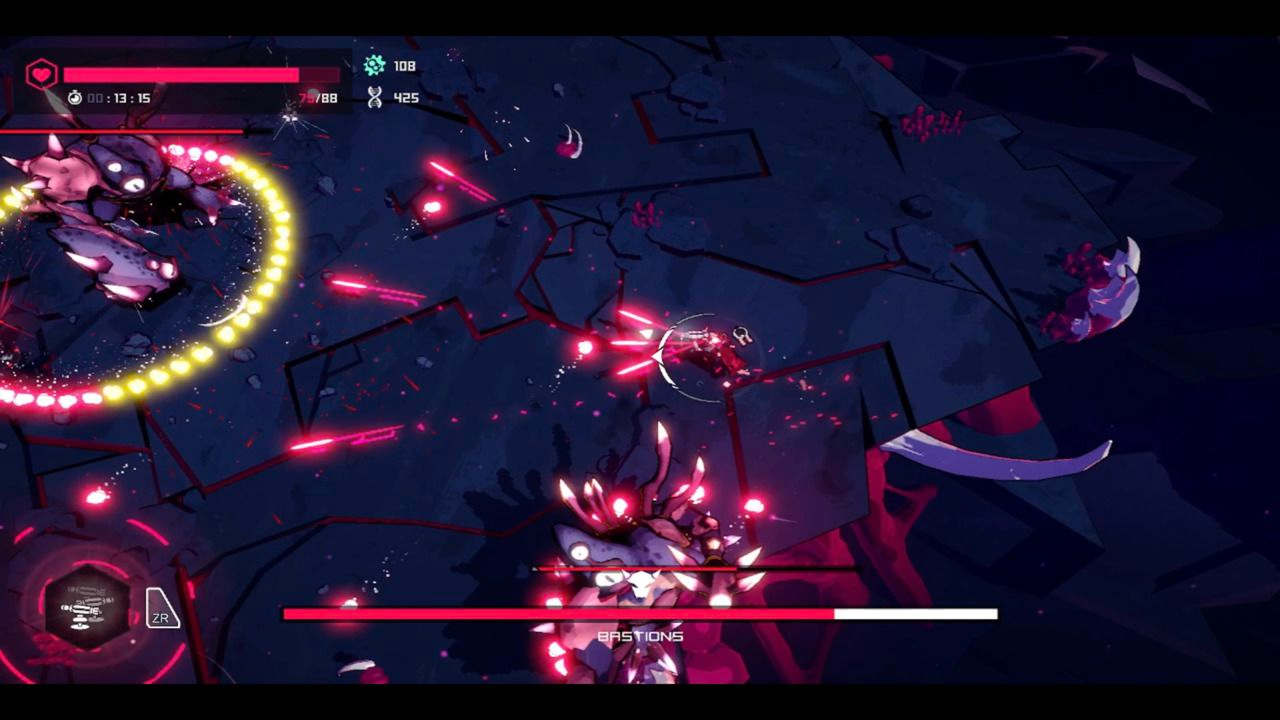Click the player's red health bar

[180, 72]
